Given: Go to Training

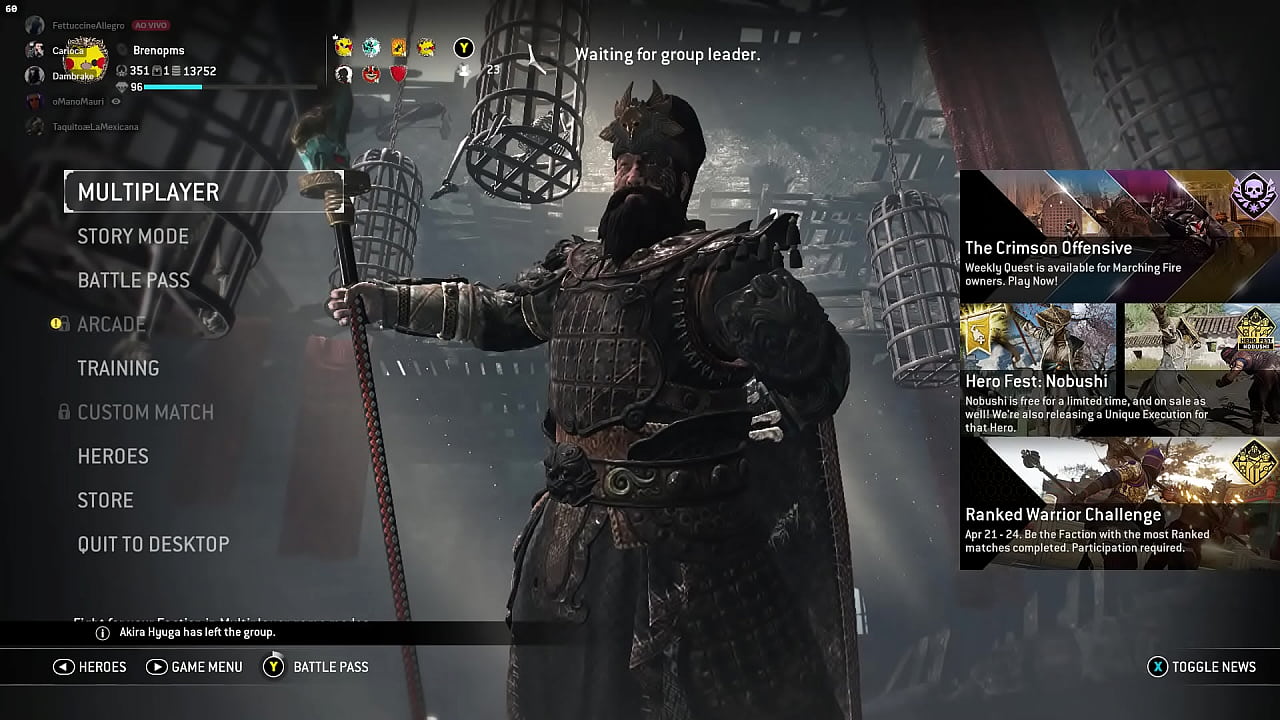Looking at the screenshot, I should click(x=118, y=368).
